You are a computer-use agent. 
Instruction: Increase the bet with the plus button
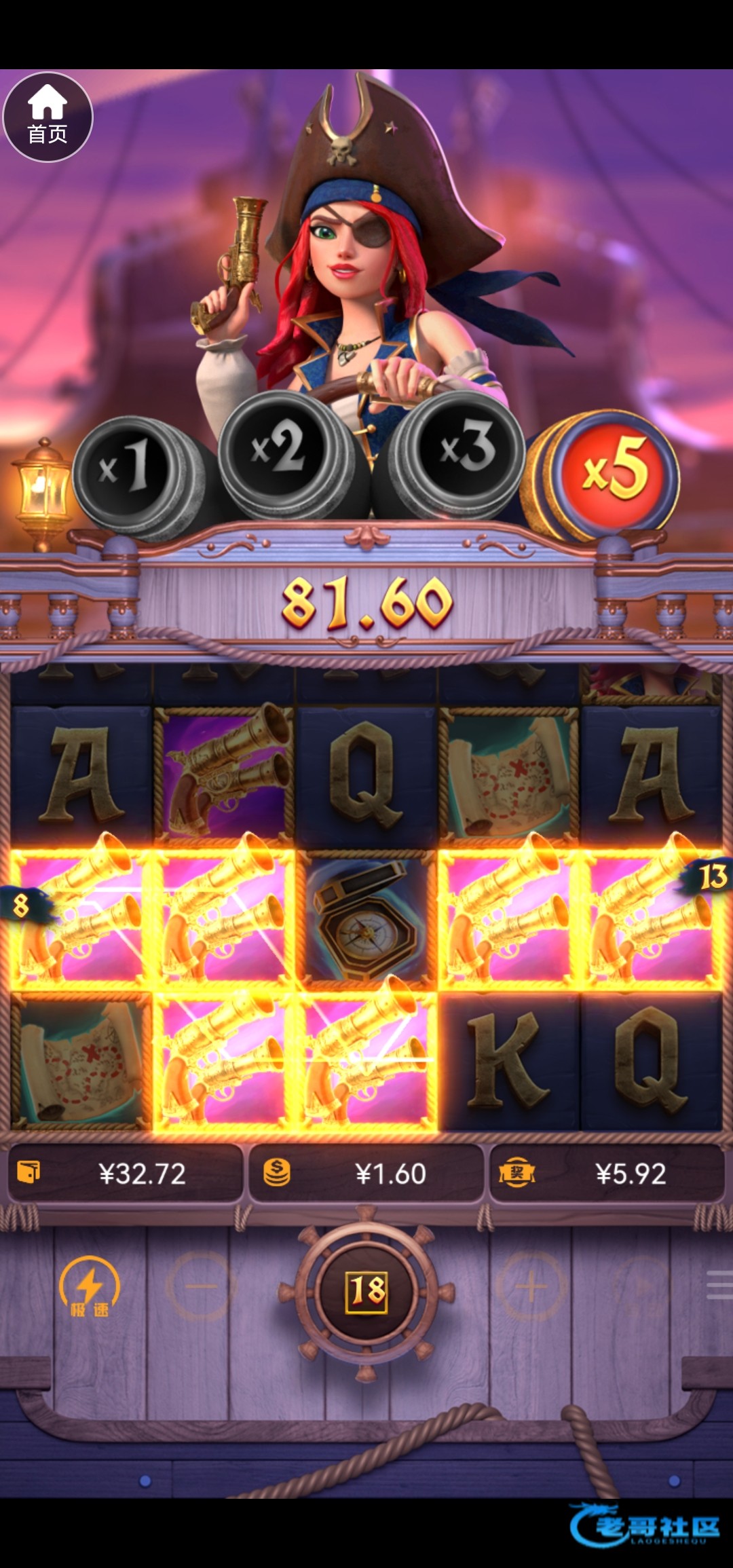tap(531, 1286)
